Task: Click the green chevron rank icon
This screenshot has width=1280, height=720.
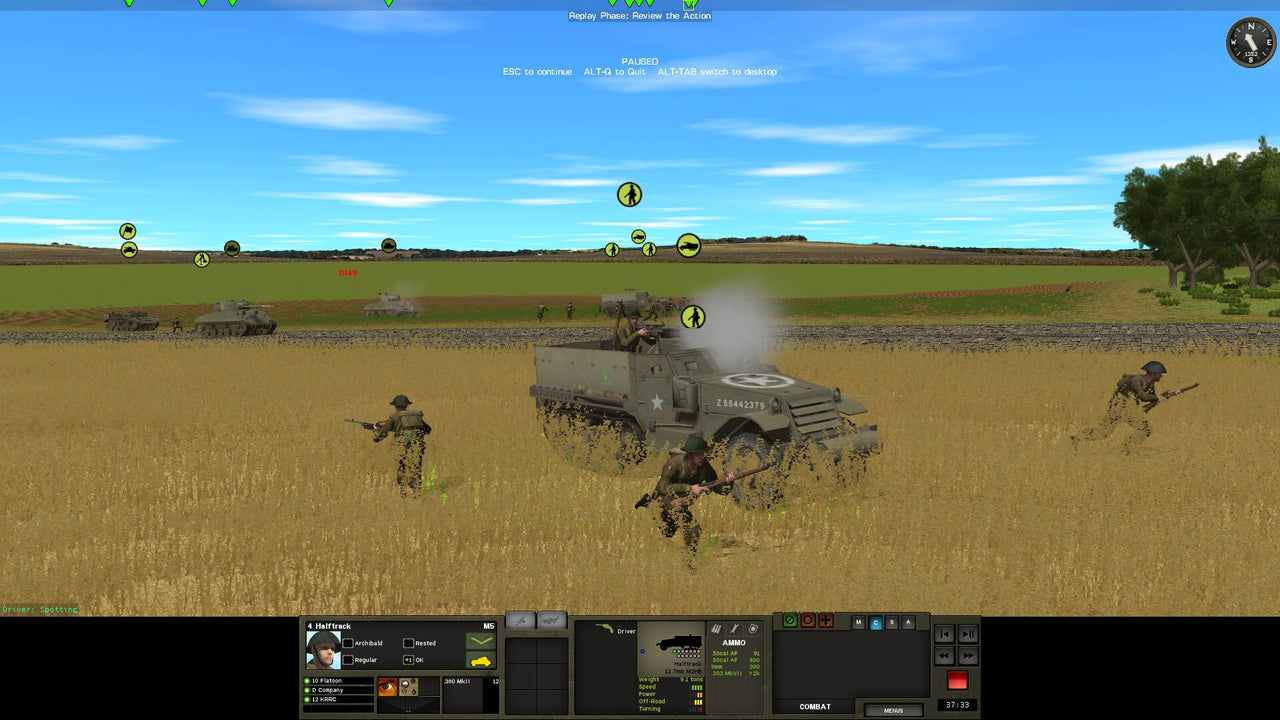Action: click(481, 639)
